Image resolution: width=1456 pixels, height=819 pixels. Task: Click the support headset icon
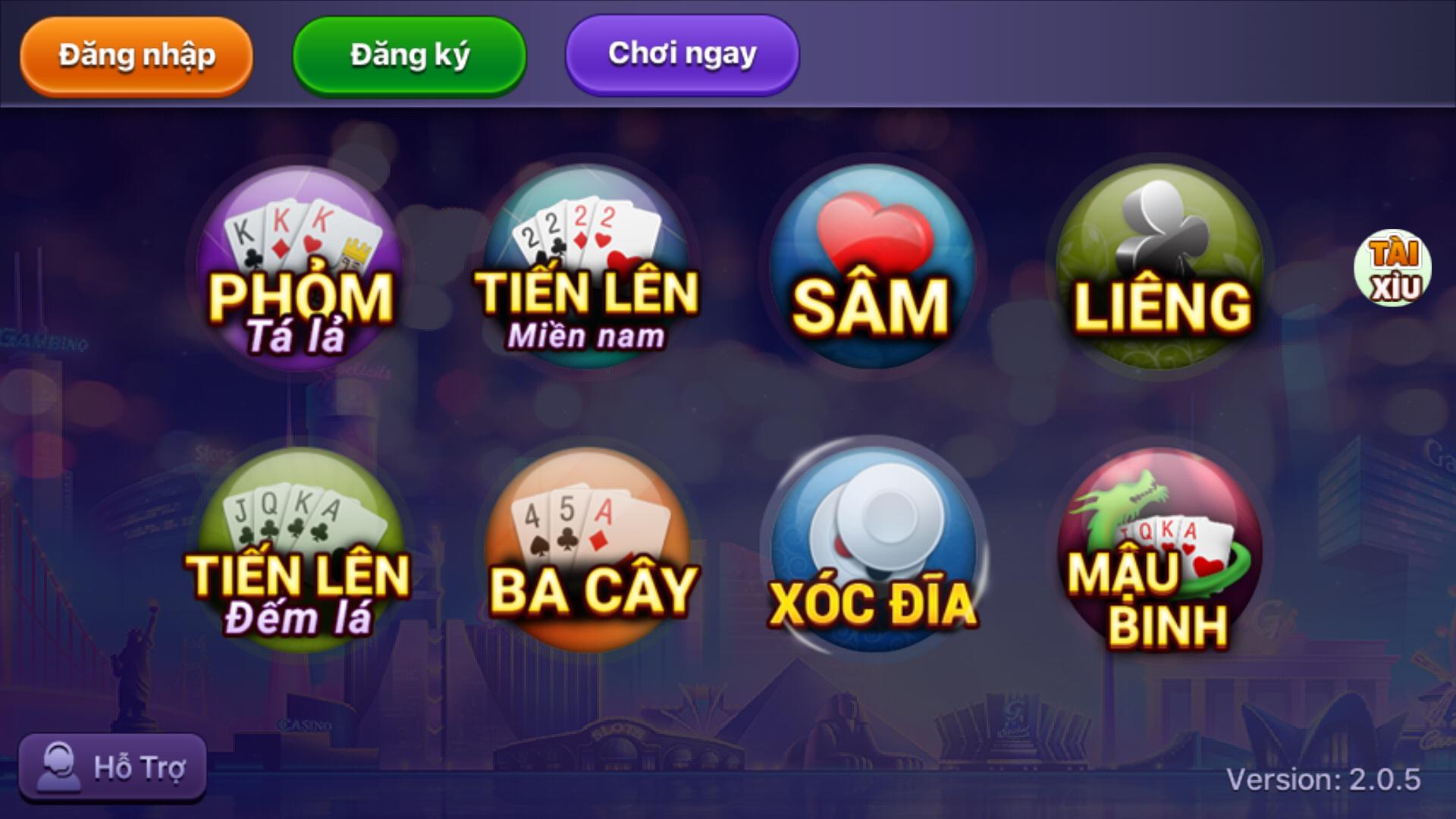click(61, 767)
